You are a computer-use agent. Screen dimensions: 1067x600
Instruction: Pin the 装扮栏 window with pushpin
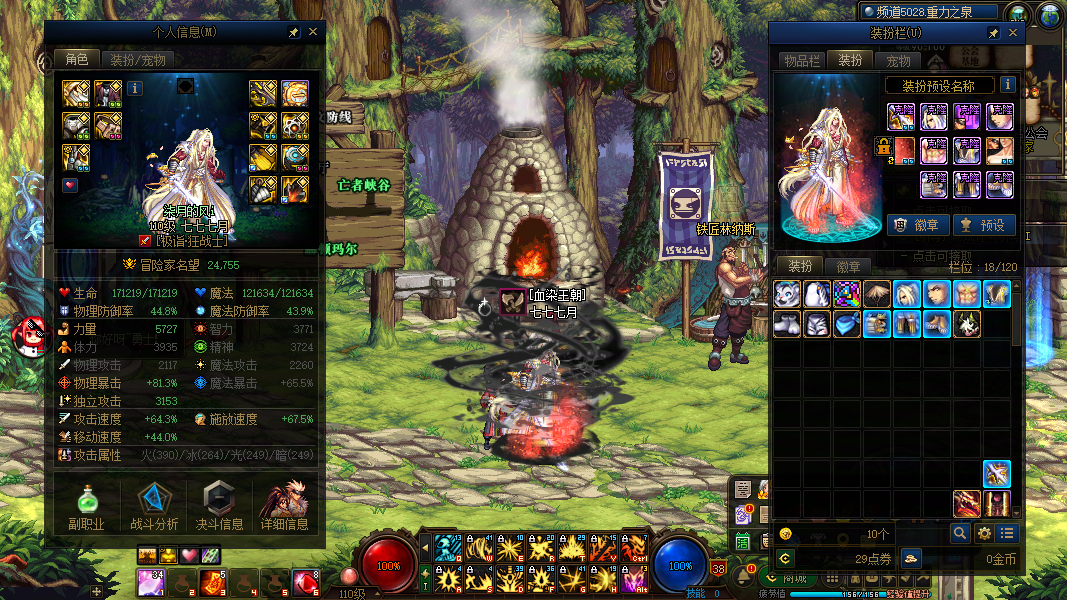(x=993, y=33)
